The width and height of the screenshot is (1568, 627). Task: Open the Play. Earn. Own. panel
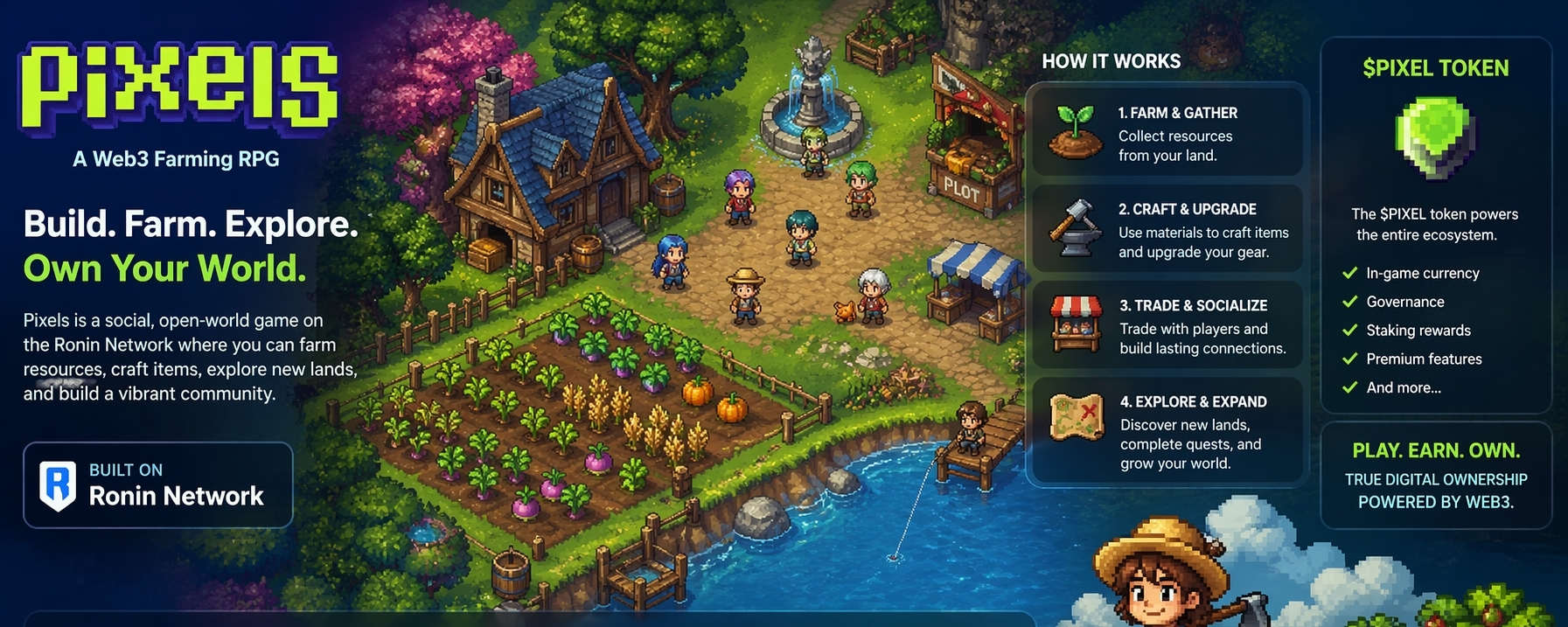pos(1435,476)
